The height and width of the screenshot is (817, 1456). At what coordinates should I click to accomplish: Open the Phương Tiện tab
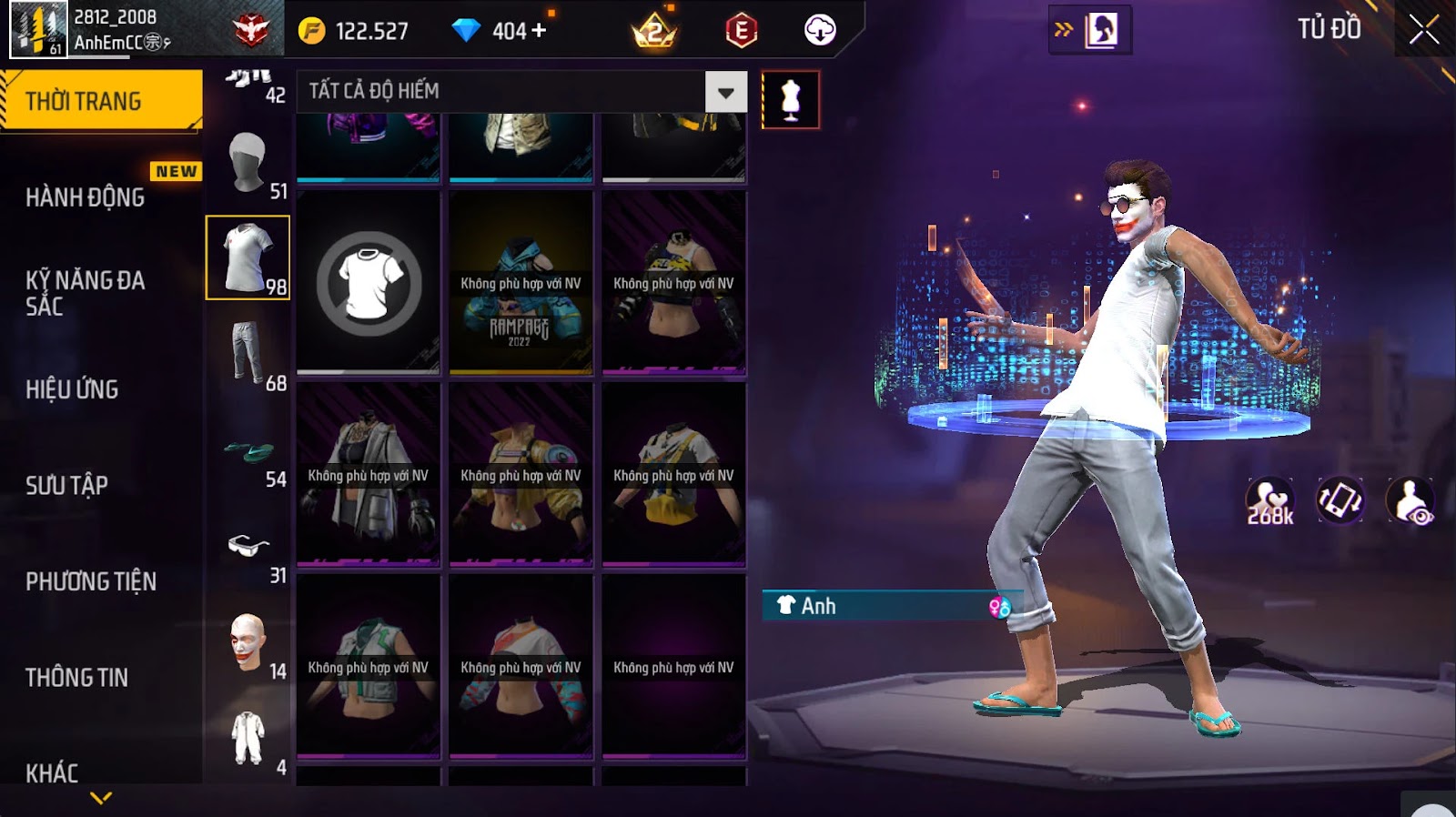(91, 581)
